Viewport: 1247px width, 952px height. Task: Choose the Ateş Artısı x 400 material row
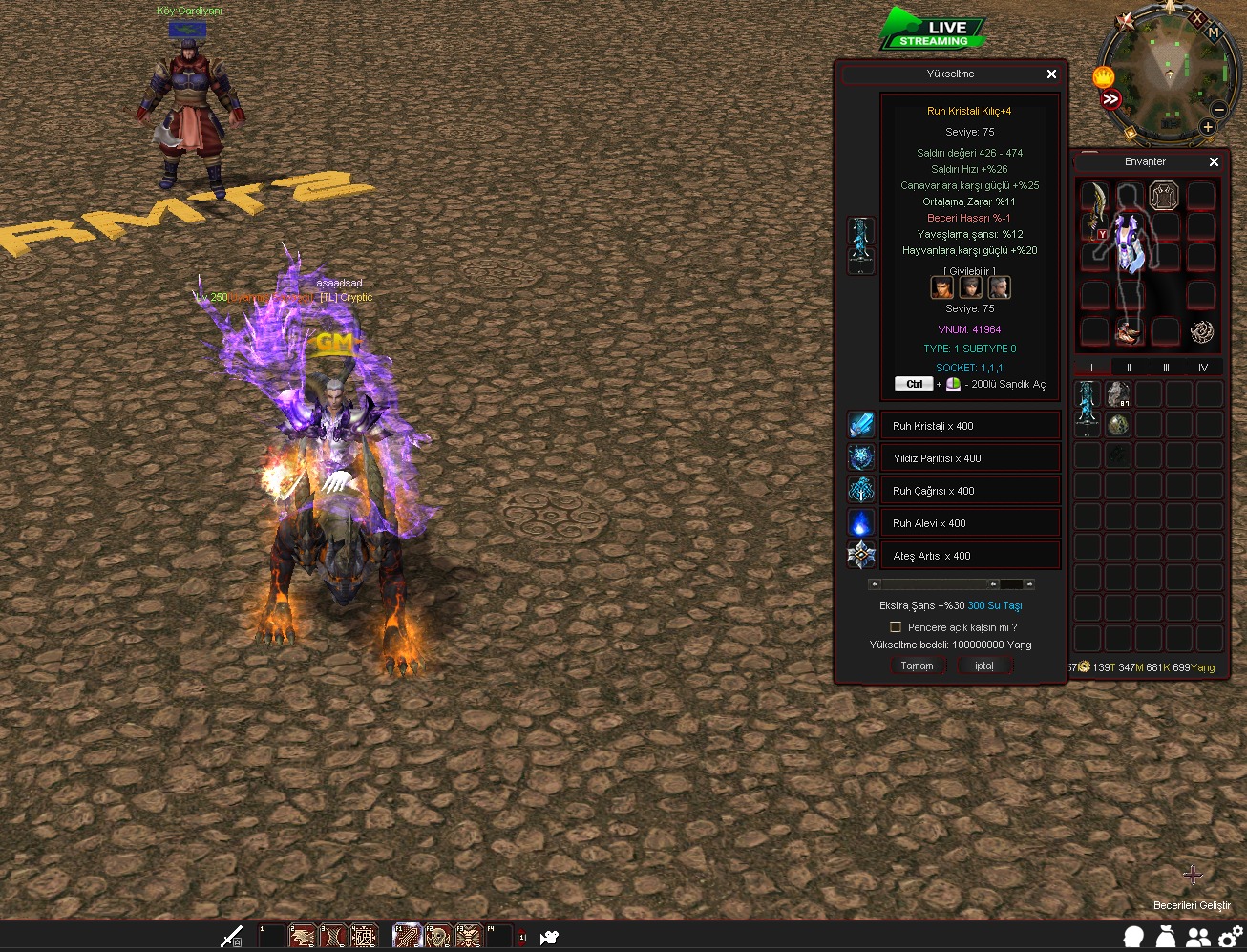[x=969, y=556]
